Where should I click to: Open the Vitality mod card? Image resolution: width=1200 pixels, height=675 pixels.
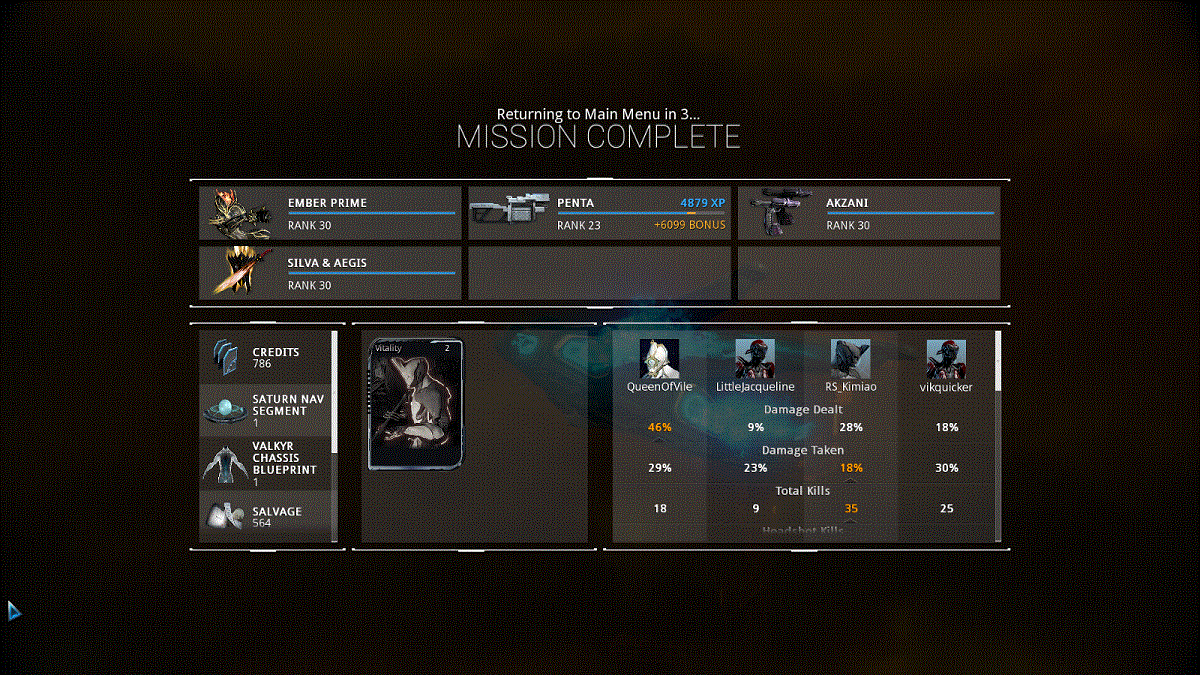pyautogui.click(x=417, y=404)
